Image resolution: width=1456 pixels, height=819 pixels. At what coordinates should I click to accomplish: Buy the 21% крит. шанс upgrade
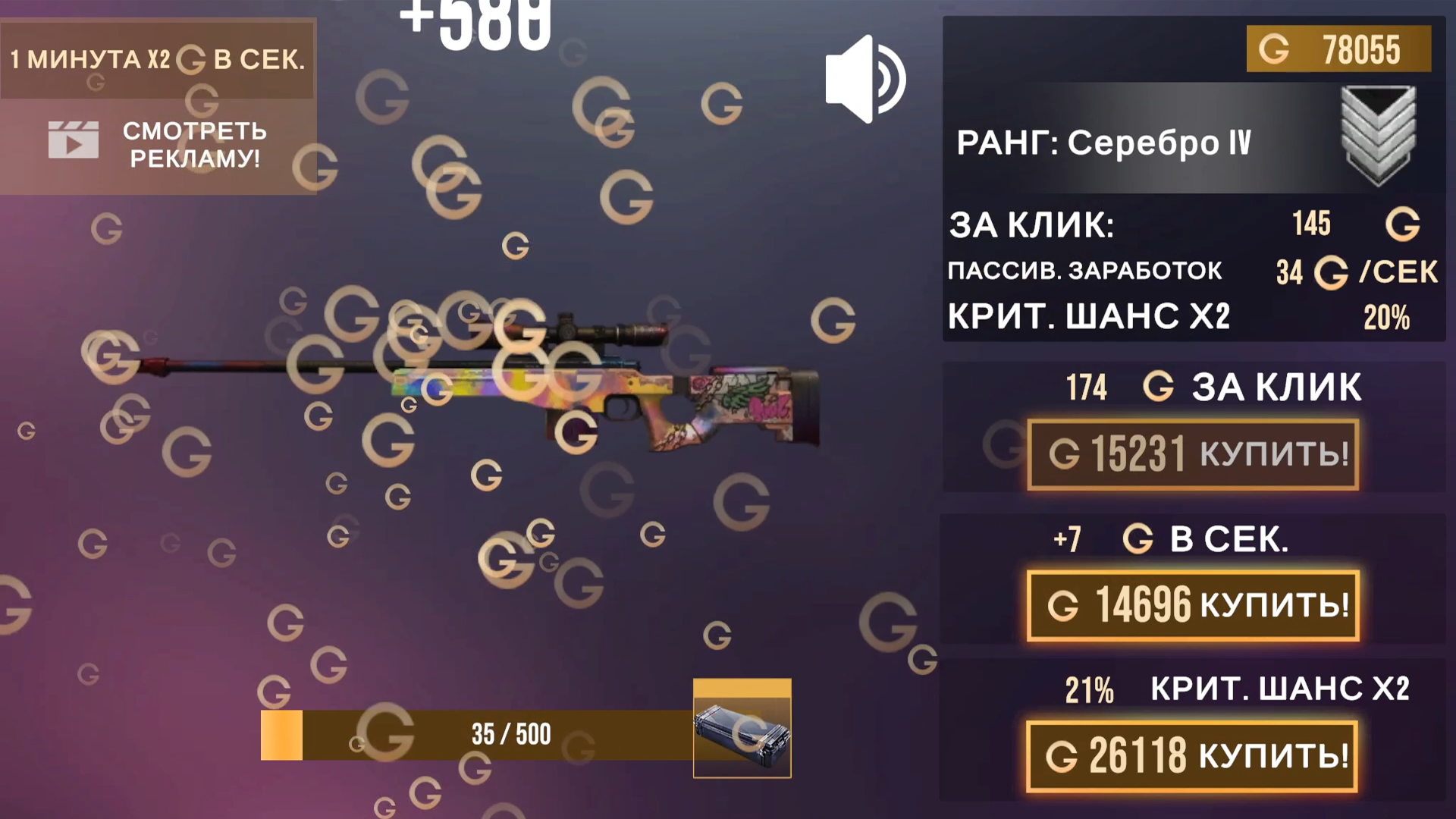click(1191, 755)
